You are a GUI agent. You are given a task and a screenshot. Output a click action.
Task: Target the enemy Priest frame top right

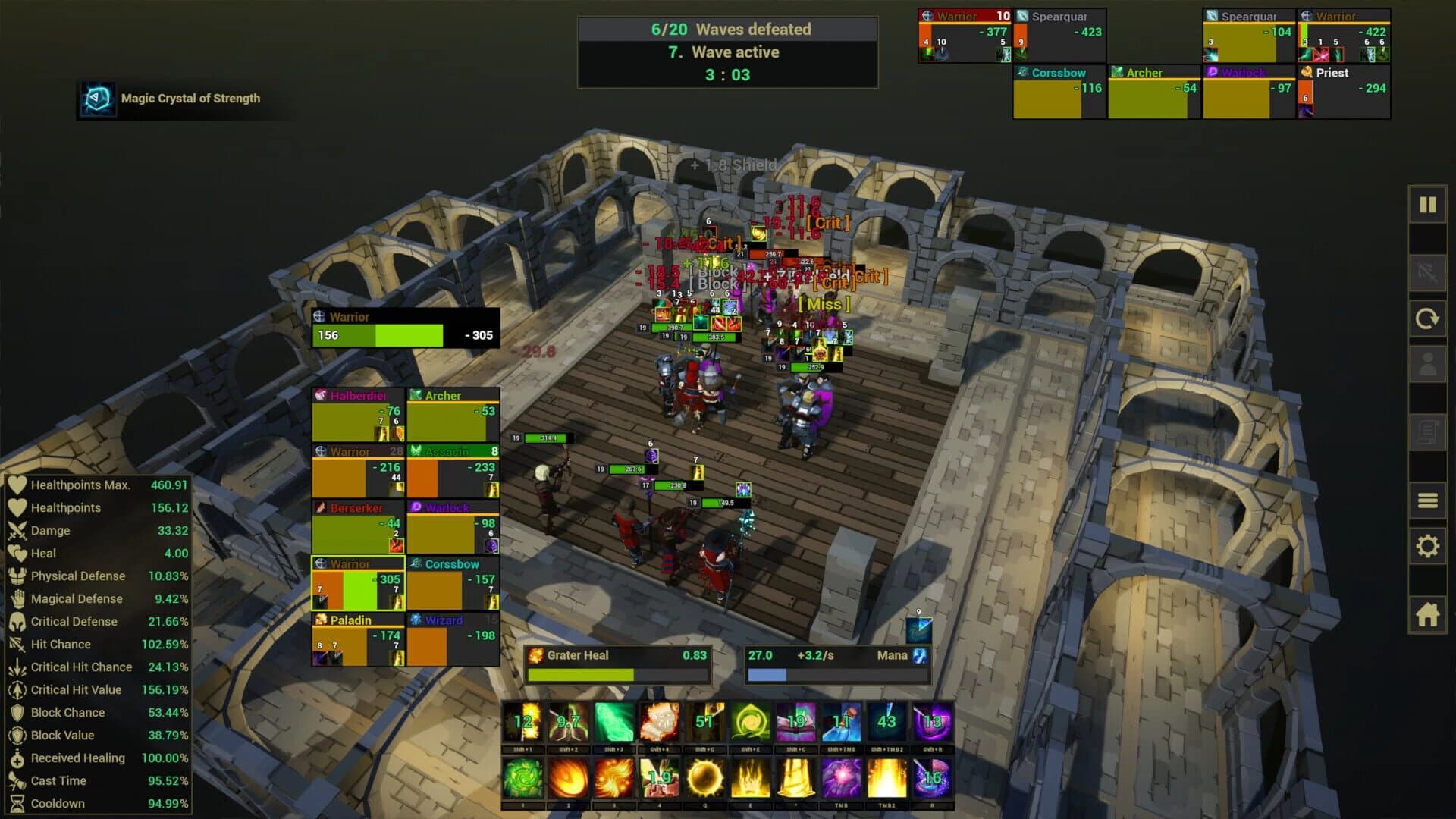point(1344,91)
